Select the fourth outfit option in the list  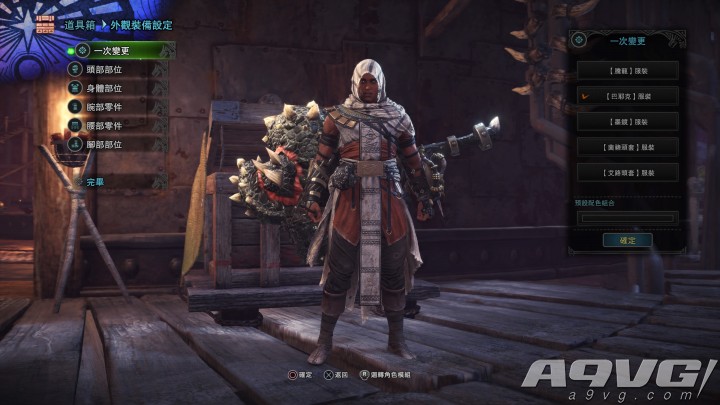coord(628,146)
